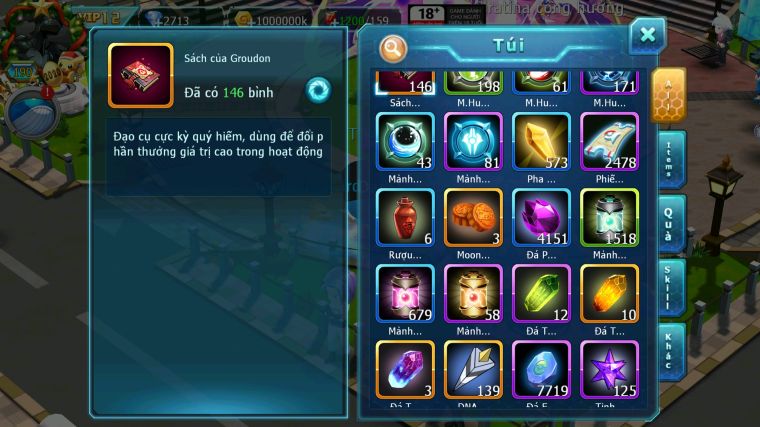The height and width of the screenshot is (427, 760).
Task: Select the ticket item with 2478 count
Action: (609, 141)
